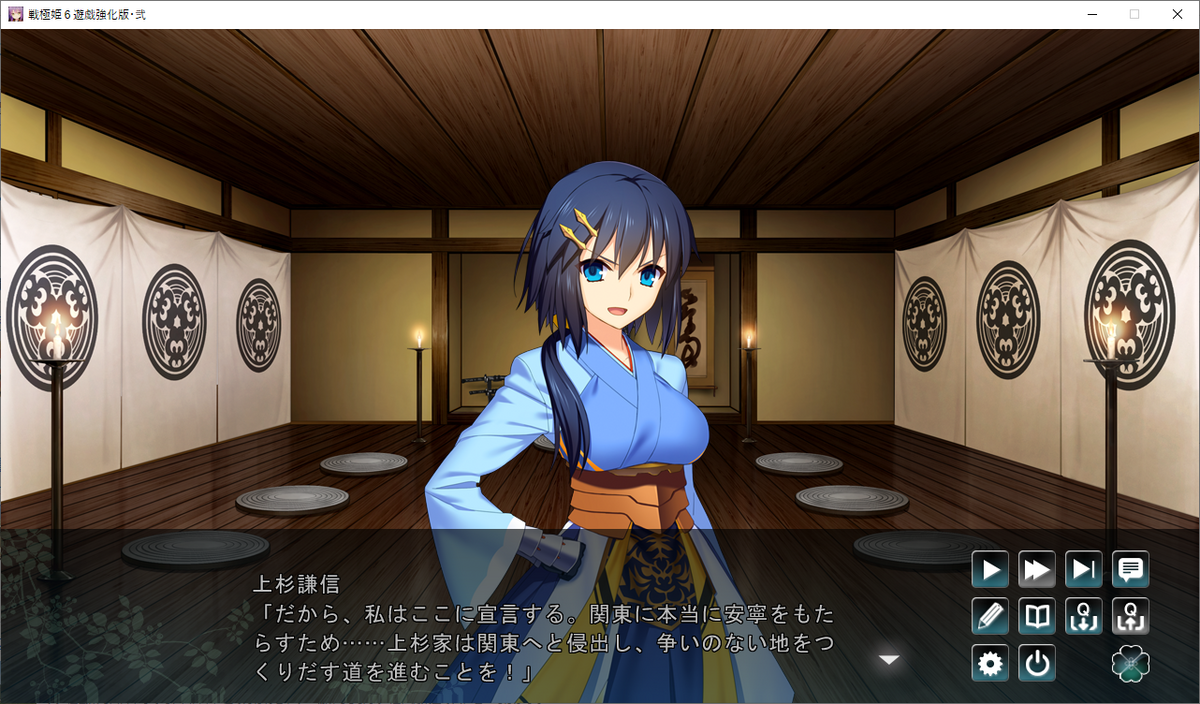
Task: Advance dialogue with the white down arrow
Action: click(889, 659)
